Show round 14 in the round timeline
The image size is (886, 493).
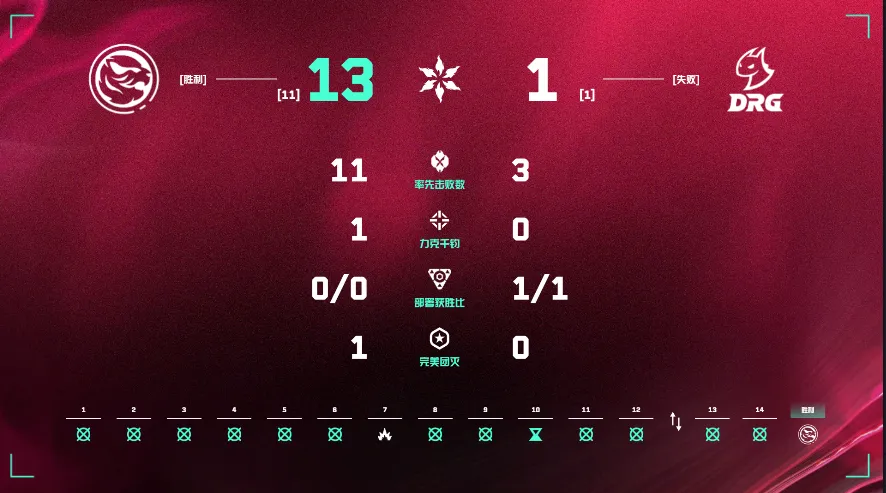click(x=759, y=434)
